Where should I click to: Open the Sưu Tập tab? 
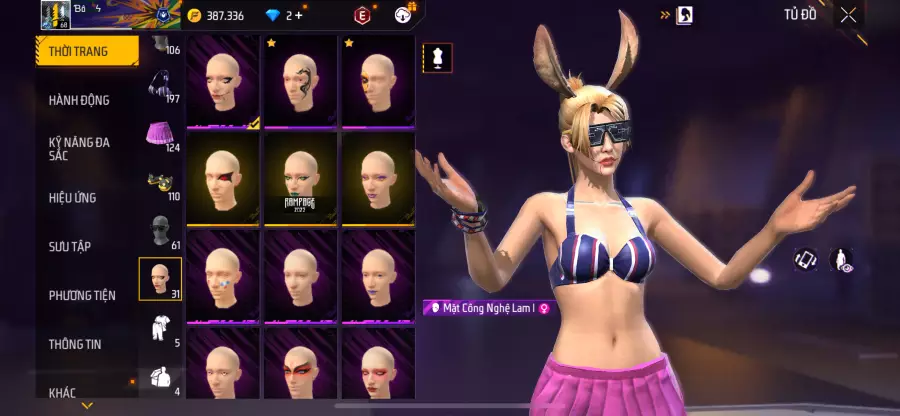(x=70, y=246)
